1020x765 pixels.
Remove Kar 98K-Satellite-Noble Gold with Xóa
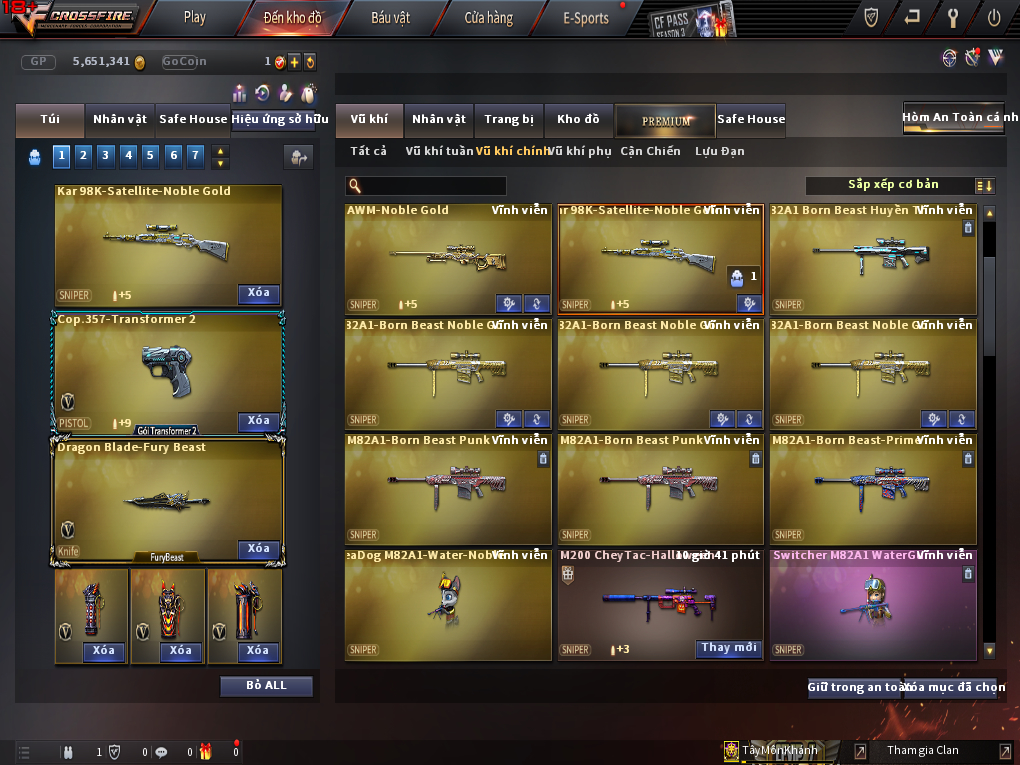[x=258, y=293]
